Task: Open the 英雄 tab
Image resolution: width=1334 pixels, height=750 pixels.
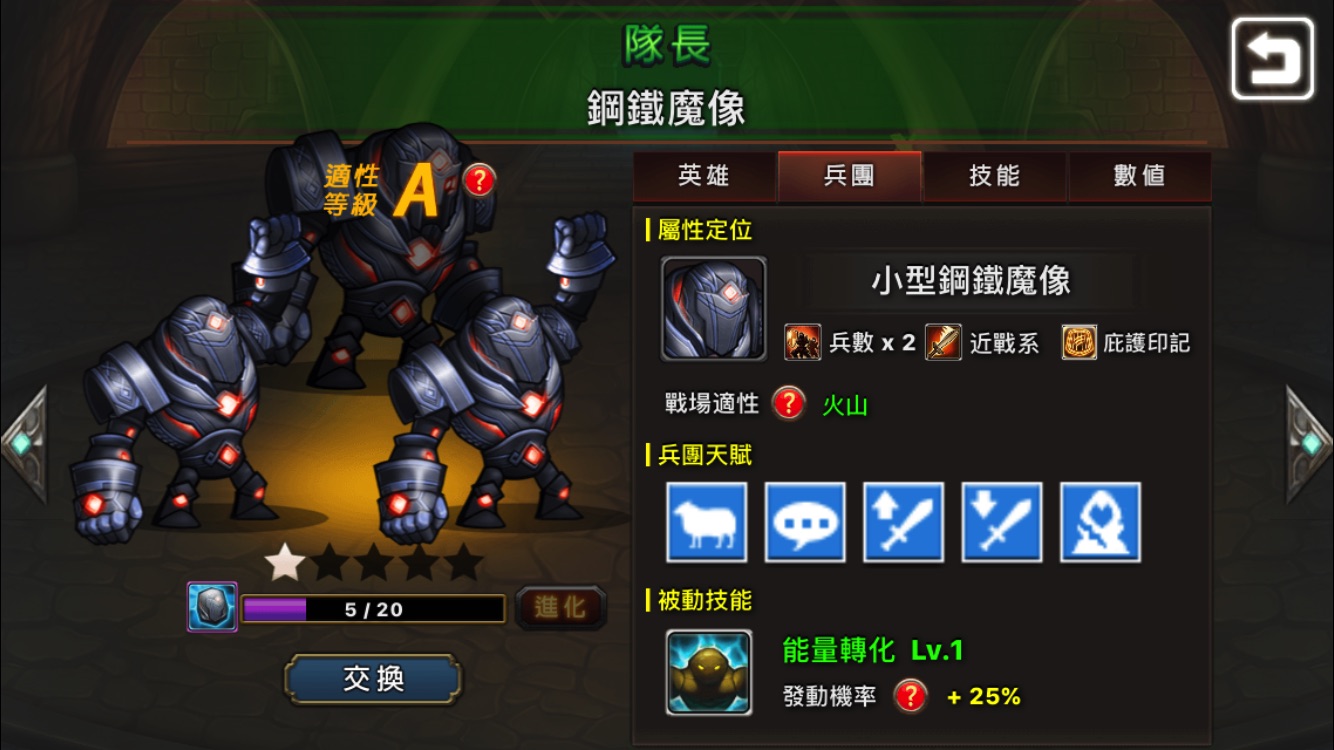Action: [x=705, y=176]
